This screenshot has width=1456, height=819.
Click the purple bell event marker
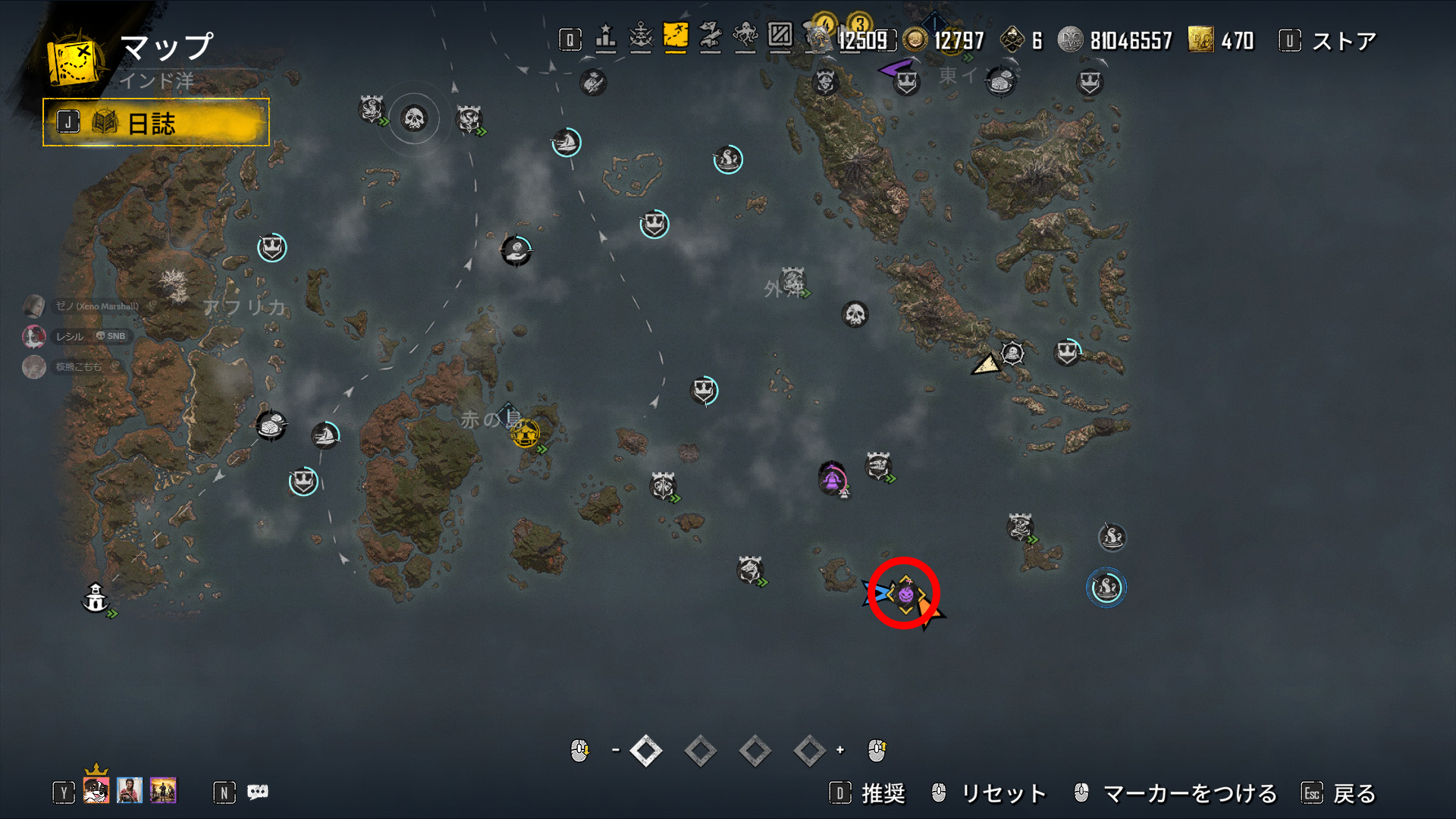(x=832, y=480)
